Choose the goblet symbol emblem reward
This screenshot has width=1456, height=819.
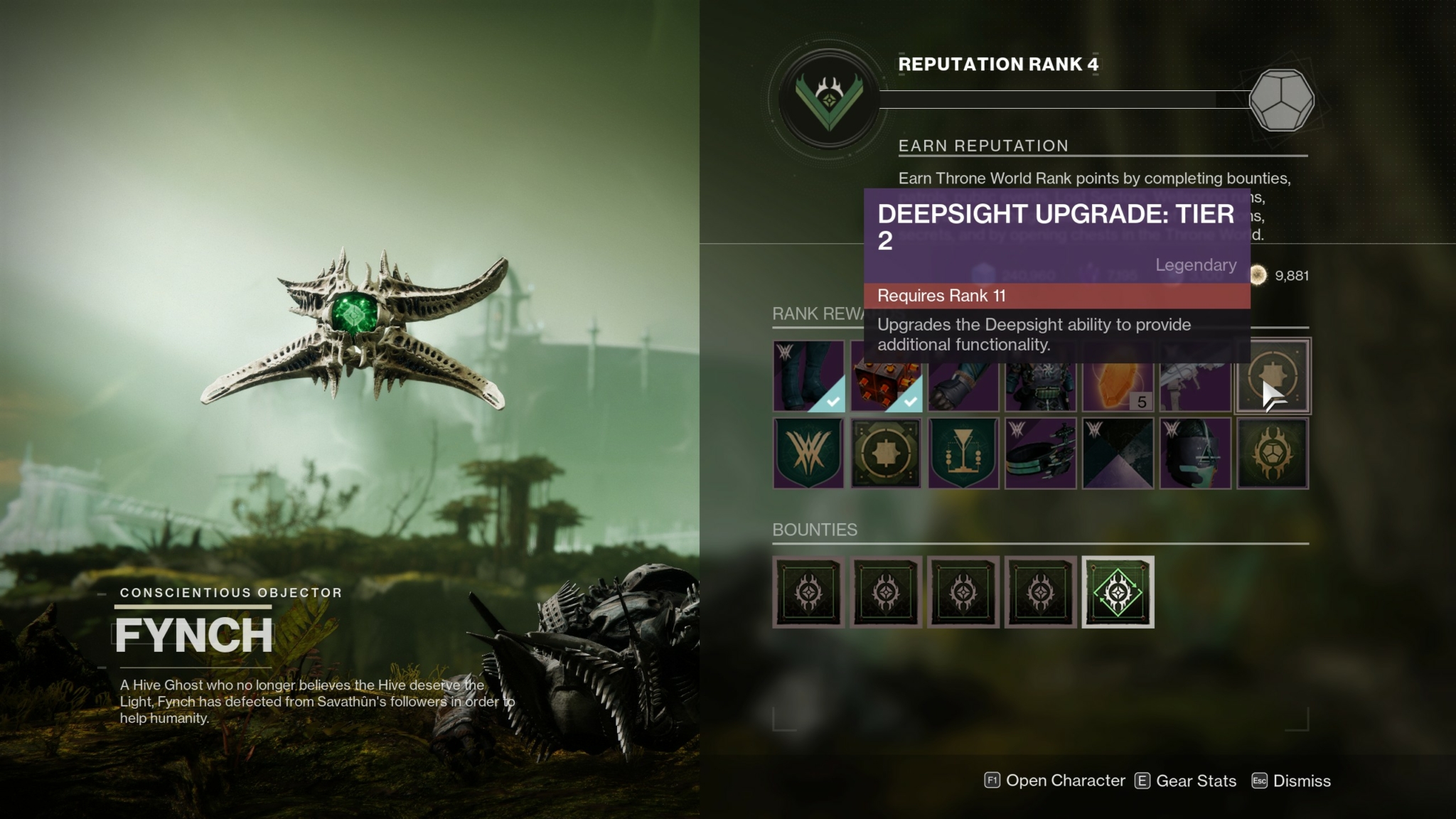click(963, 454)
